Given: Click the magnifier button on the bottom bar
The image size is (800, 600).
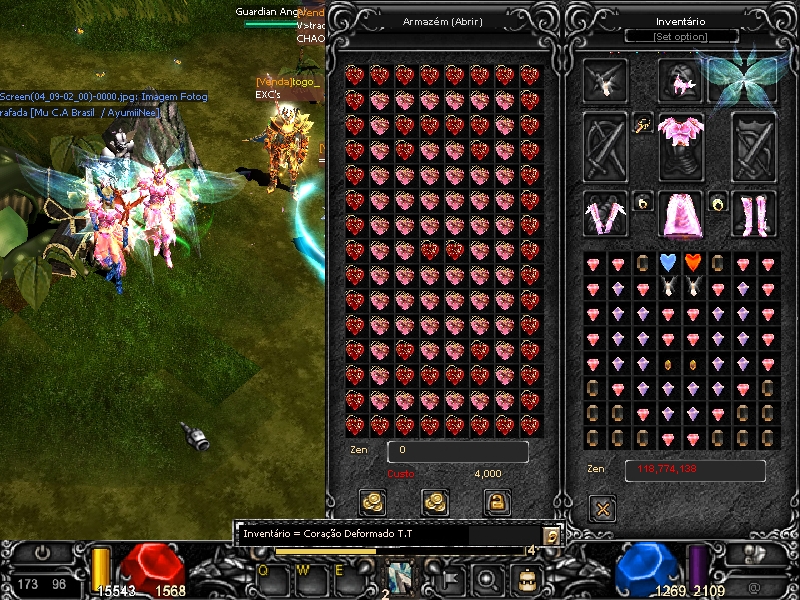Looking at the screenshot, I should [490, 577].
